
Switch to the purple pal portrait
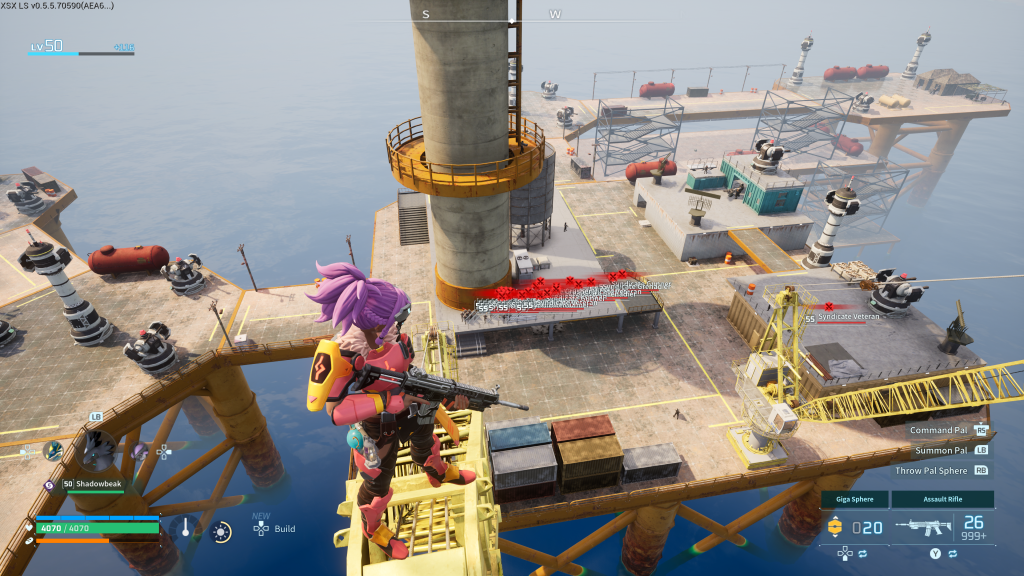coord(141,451)
